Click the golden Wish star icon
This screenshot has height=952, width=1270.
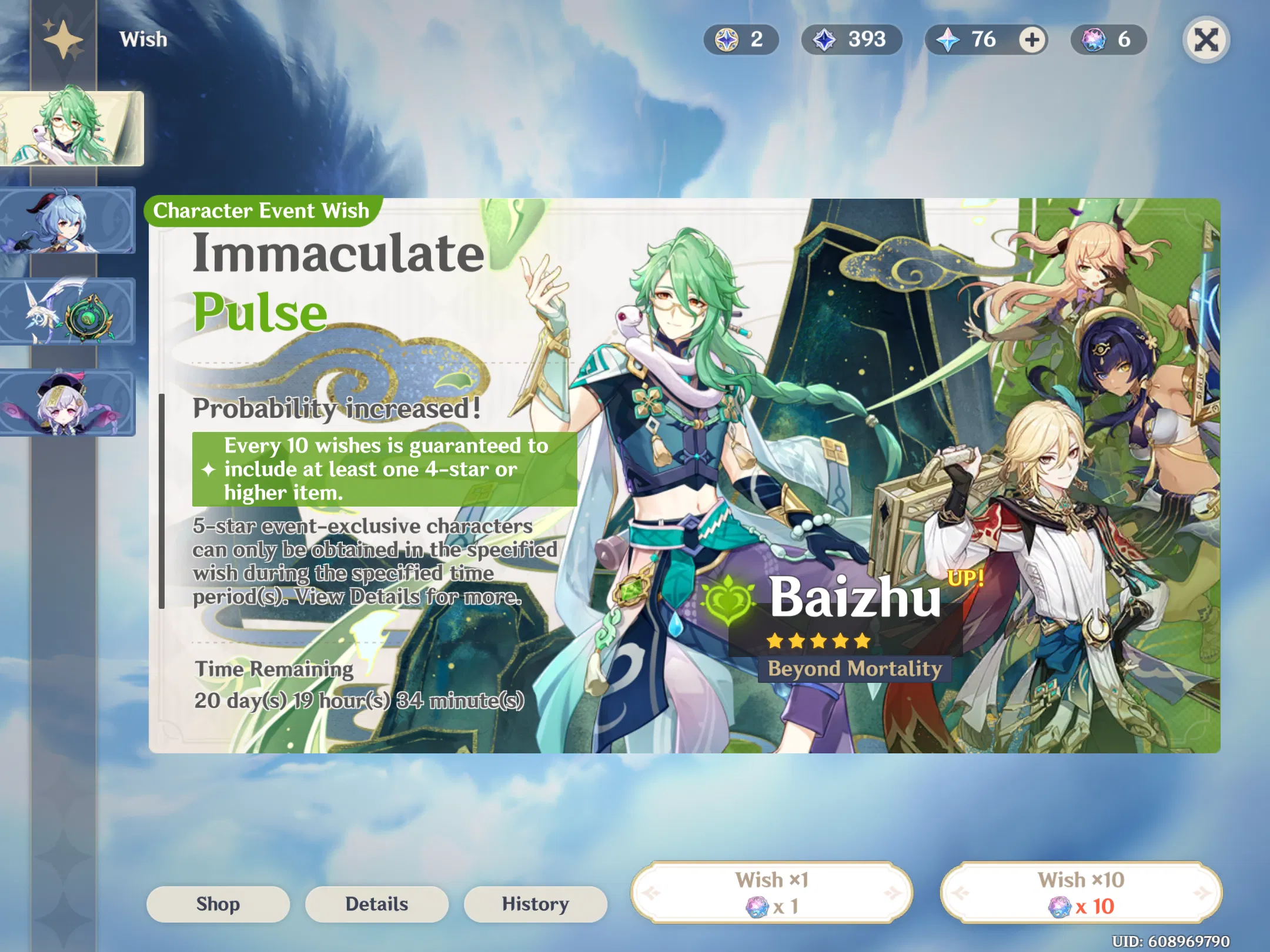tap(62, 39)
